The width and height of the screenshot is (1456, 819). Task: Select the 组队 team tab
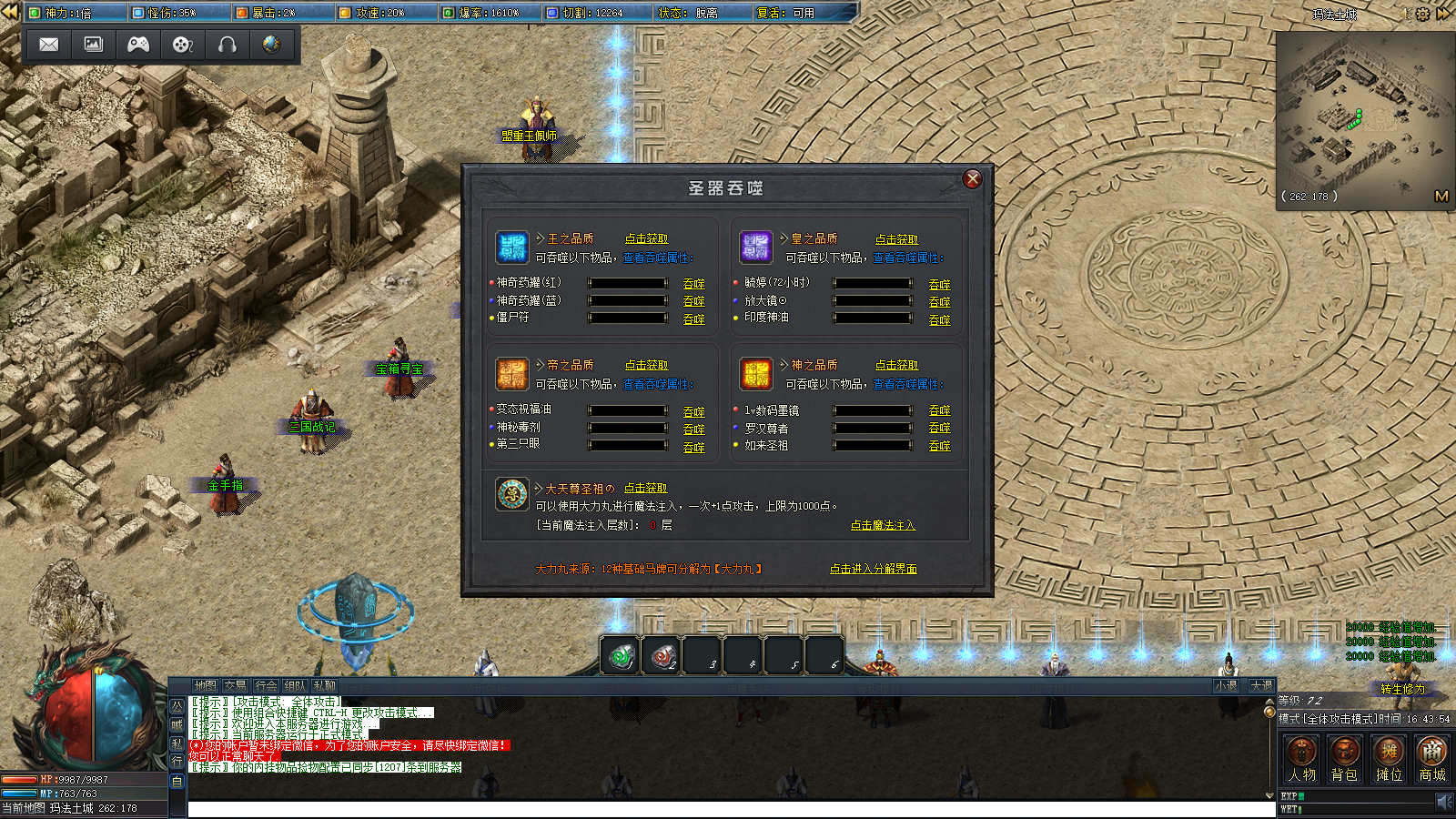pyautogui.click(x=295, y=686)
